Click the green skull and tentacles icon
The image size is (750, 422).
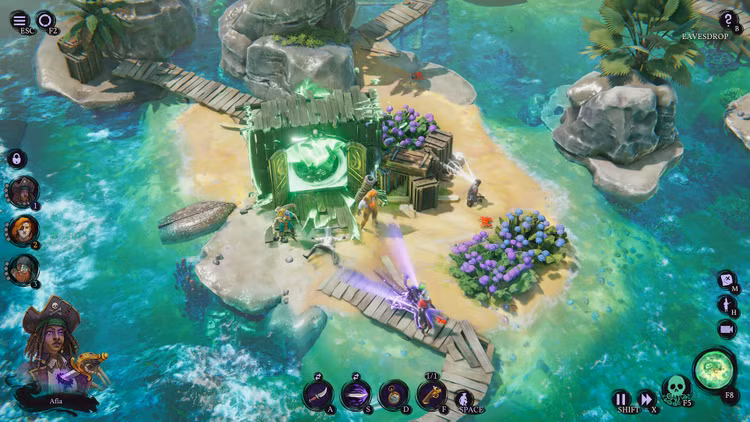(x=677, y=390)
